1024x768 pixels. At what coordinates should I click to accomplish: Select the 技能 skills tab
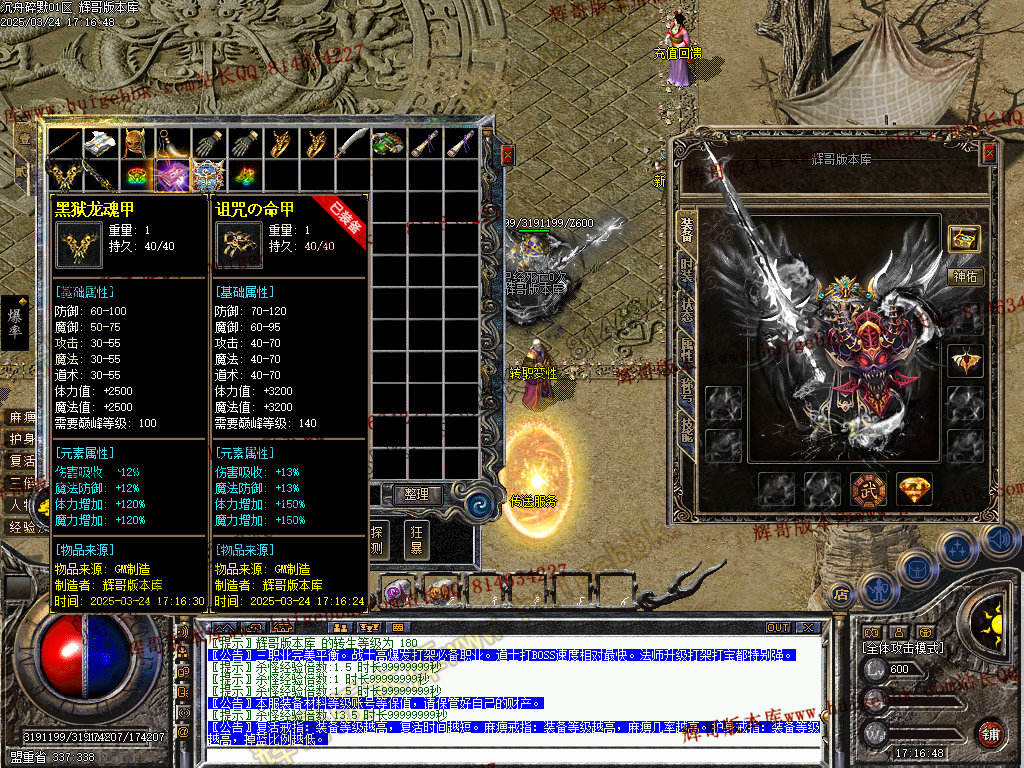click(687, 428)
